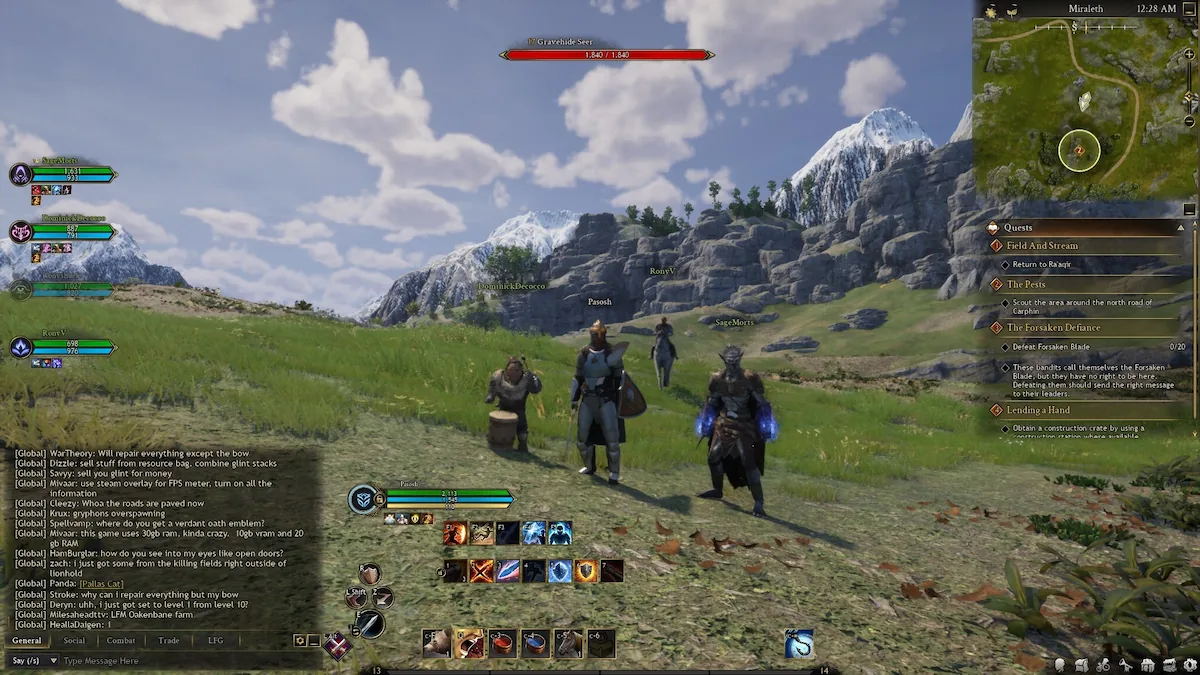Image resolution: width=1200 pixels, height=675 pixels.
Task: Summon the horse mount from hotbar
Action: point(569,643)
